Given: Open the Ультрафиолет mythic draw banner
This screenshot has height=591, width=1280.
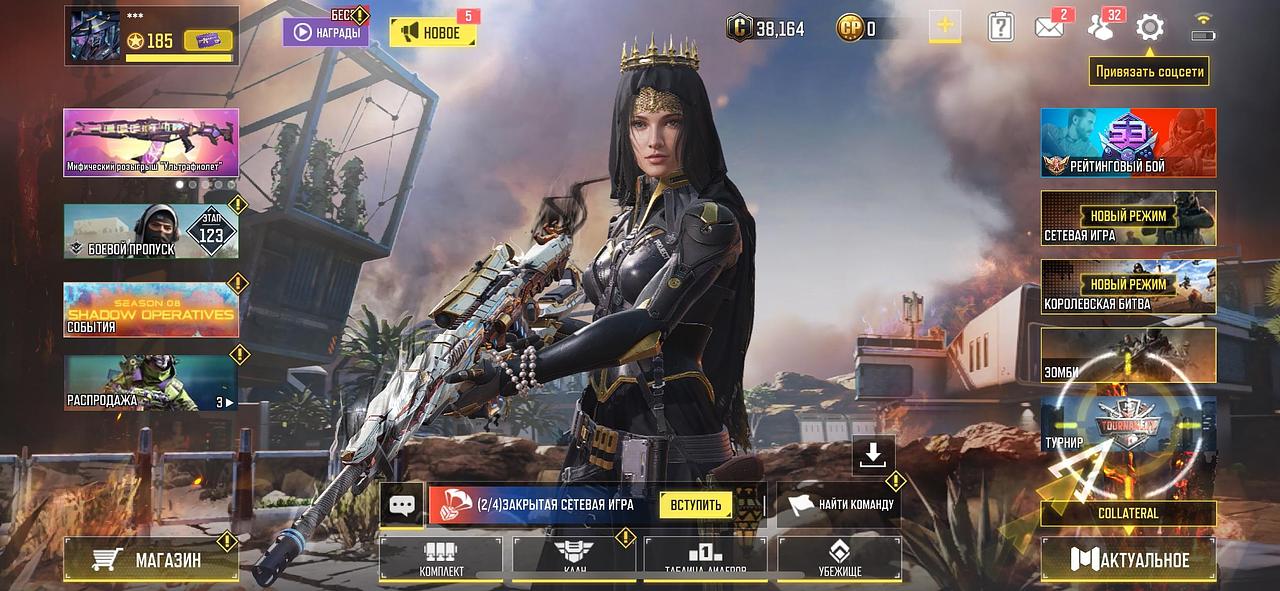Looking at the screenshot, I should 151,141.
